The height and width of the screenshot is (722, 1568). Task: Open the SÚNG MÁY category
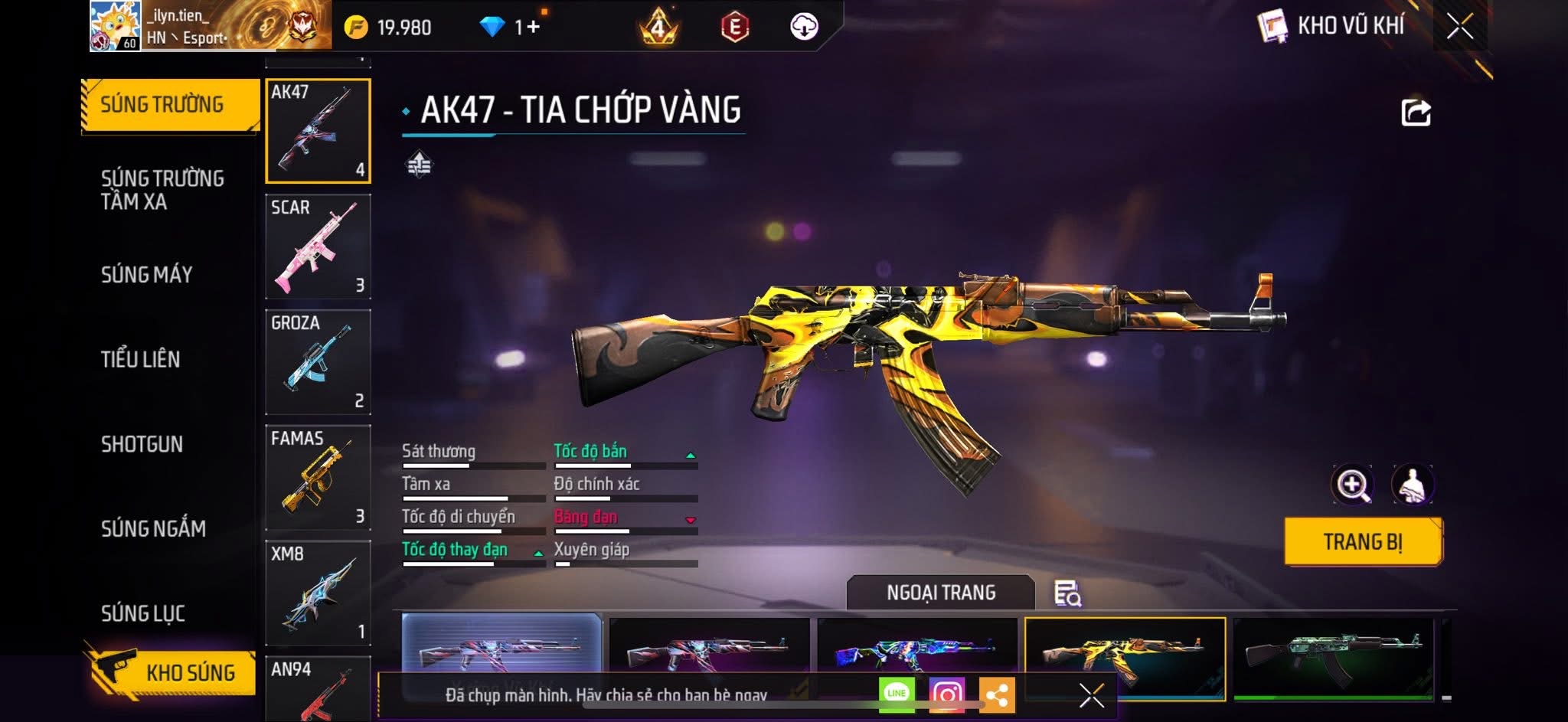(147, 274)
